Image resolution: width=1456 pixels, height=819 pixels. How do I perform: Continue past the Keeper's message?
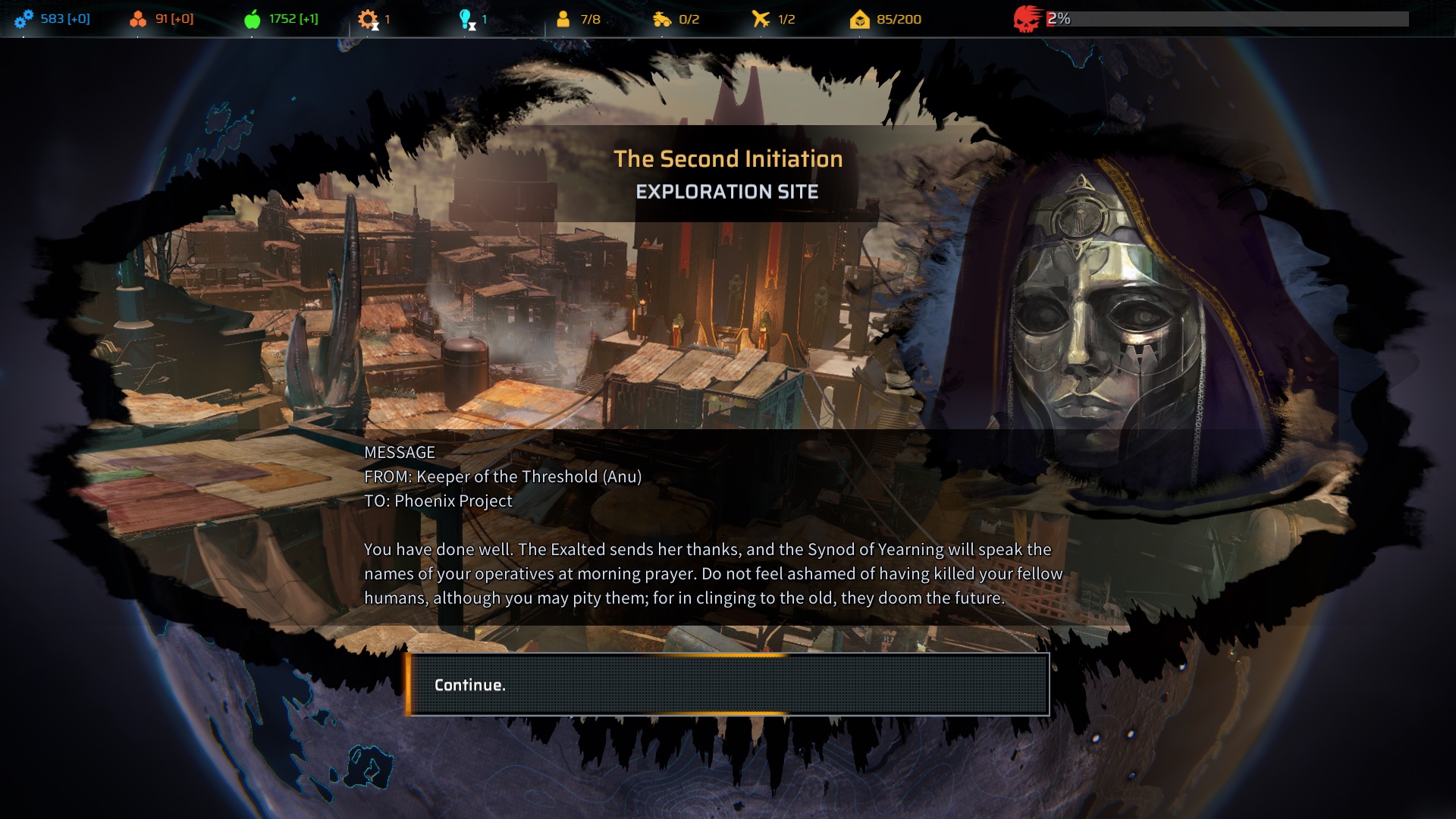click(728, 685)
